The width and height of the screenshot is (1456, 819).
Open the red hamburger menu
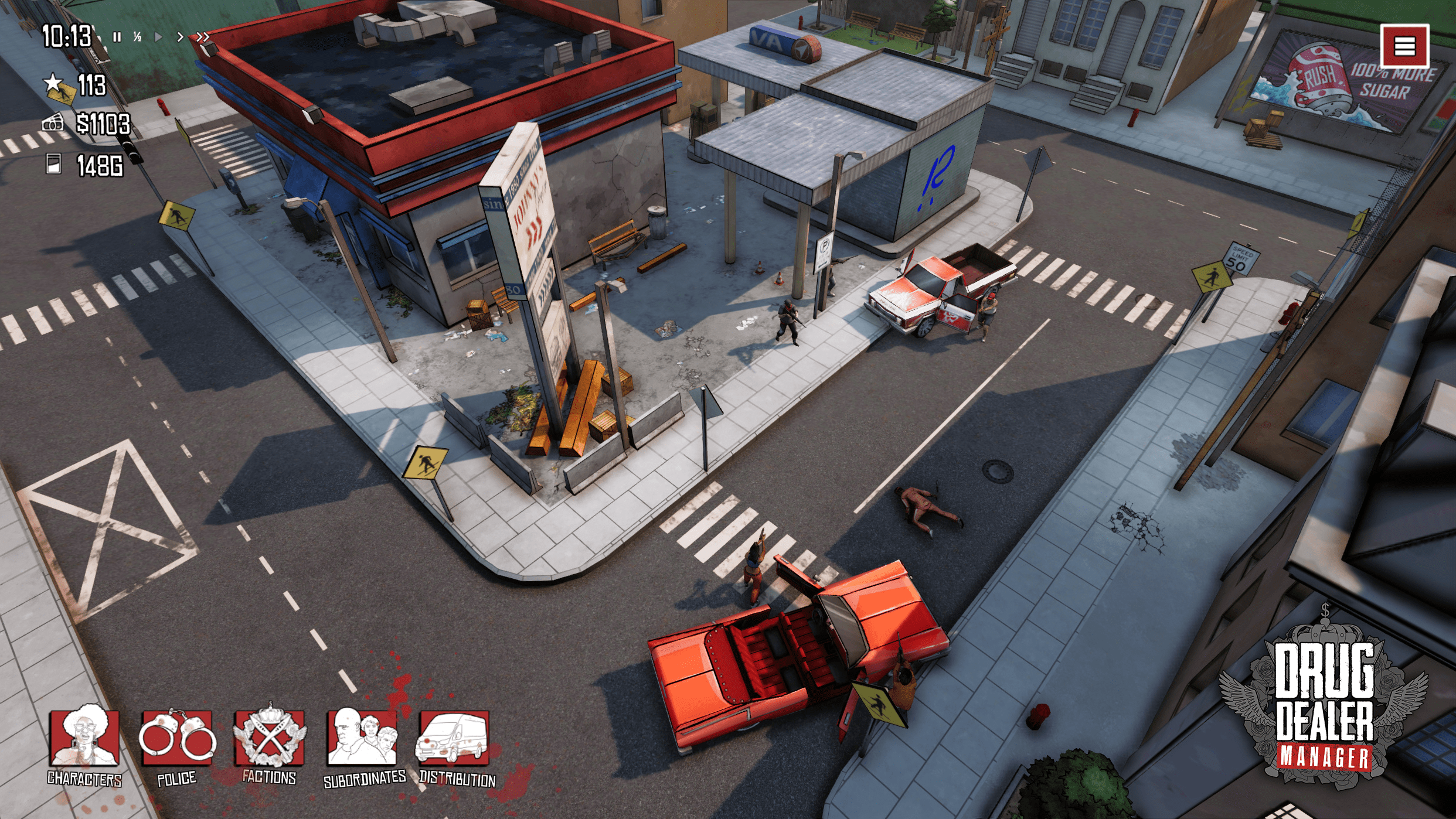(x=1404, y=46)
